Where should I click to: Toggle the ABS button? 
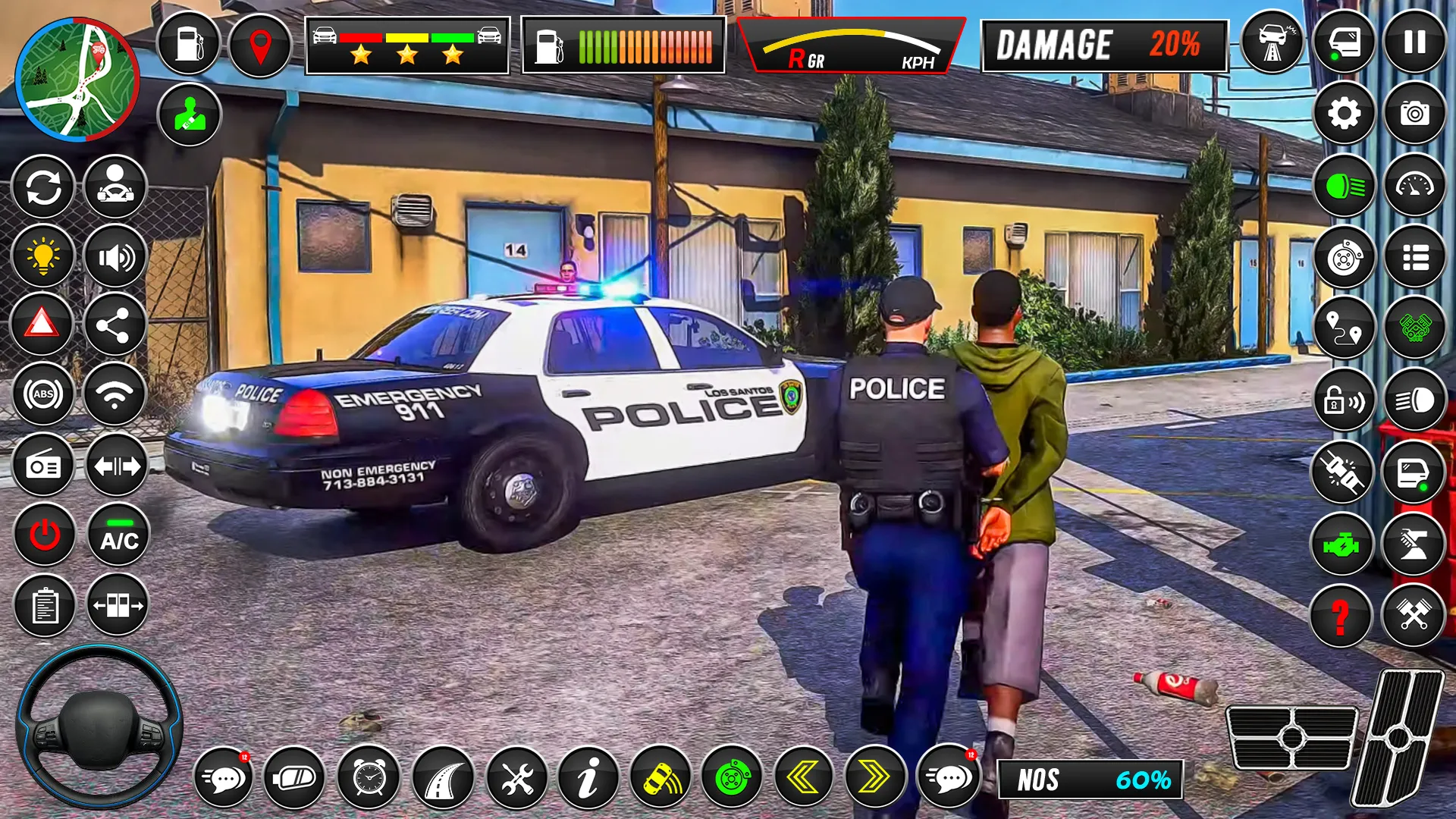point(43,394)
